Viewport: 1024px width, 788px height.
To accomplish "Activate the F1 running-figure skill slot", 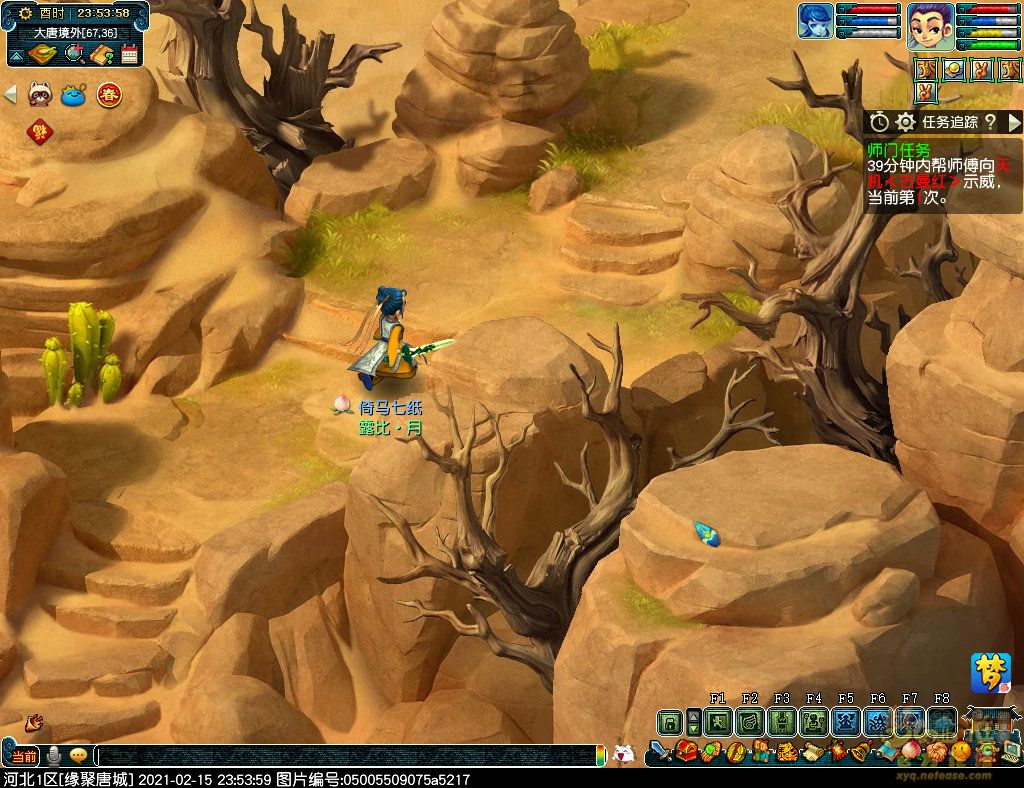I will tap(718, 722).
